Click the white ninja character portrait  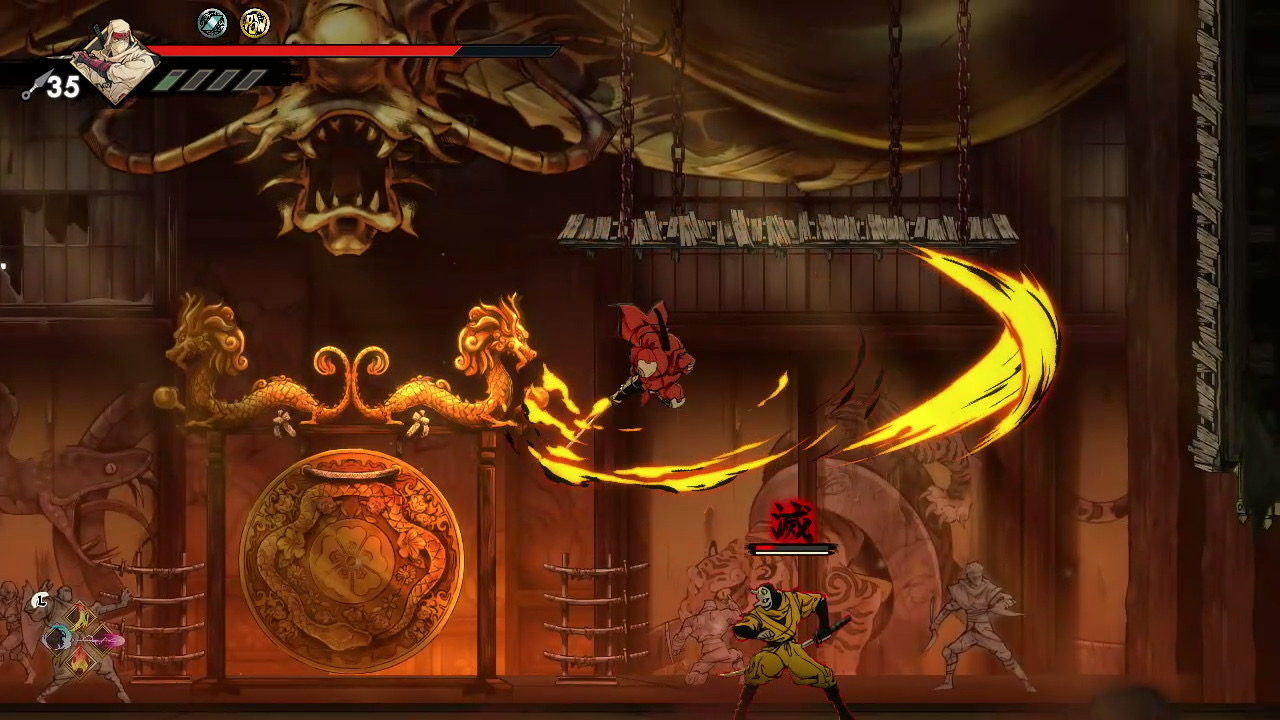tap(118, 60)
